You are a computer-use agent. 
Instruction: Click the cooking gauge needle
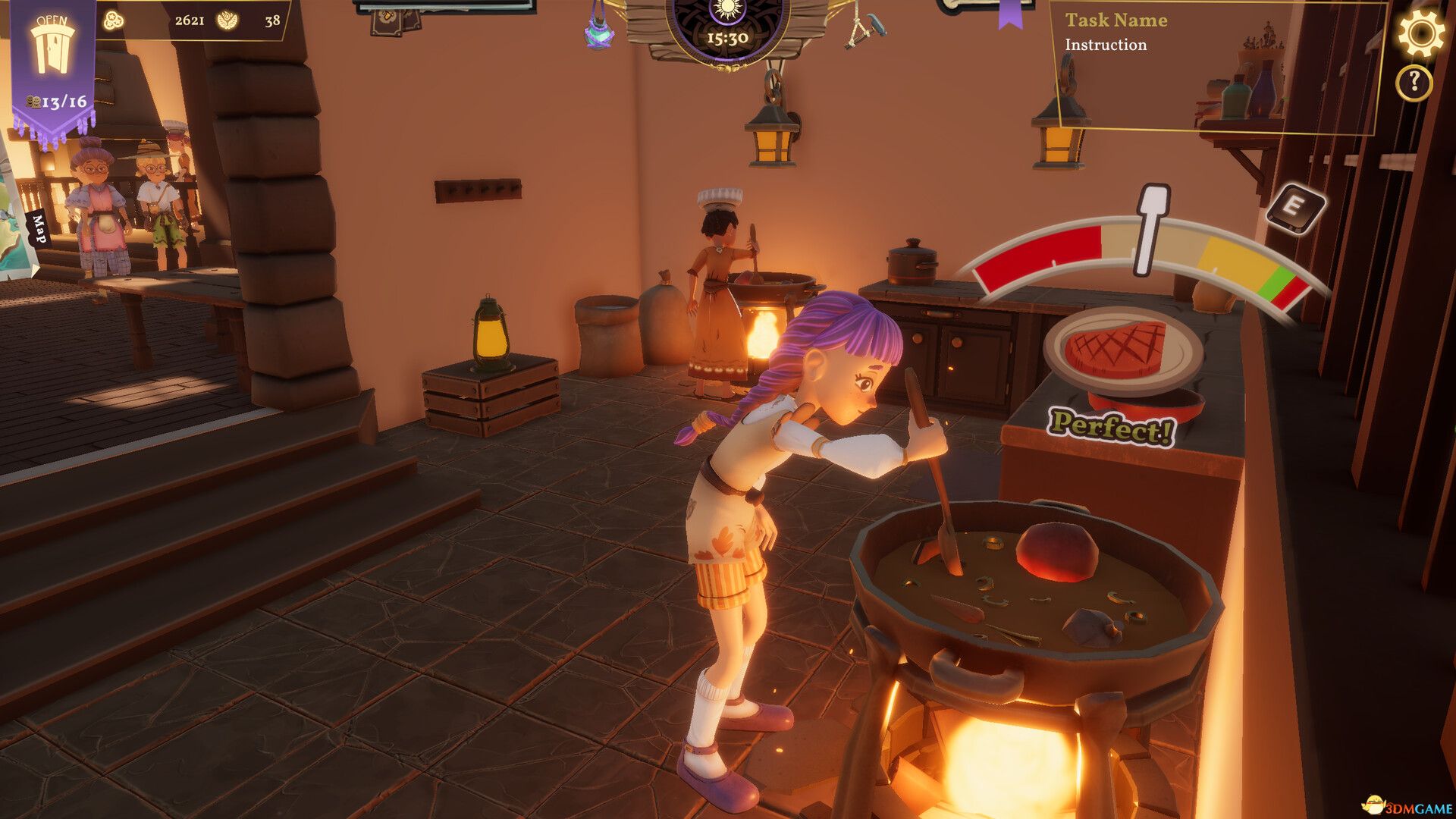pyautogui.click(x=1150, y=227)
